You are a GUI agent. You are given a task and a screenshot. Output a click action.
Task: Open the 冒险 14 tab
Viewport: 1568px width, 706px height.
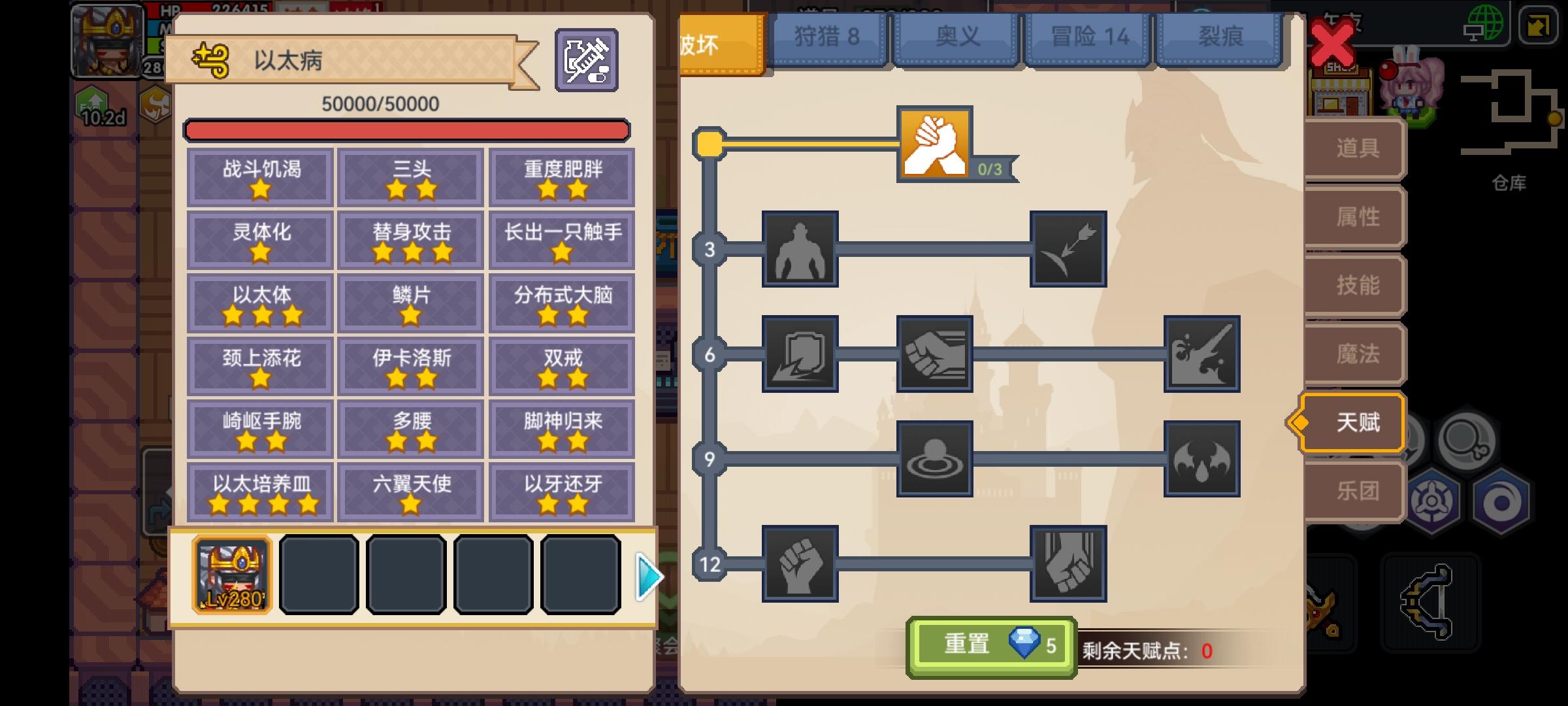point(1087,36)
